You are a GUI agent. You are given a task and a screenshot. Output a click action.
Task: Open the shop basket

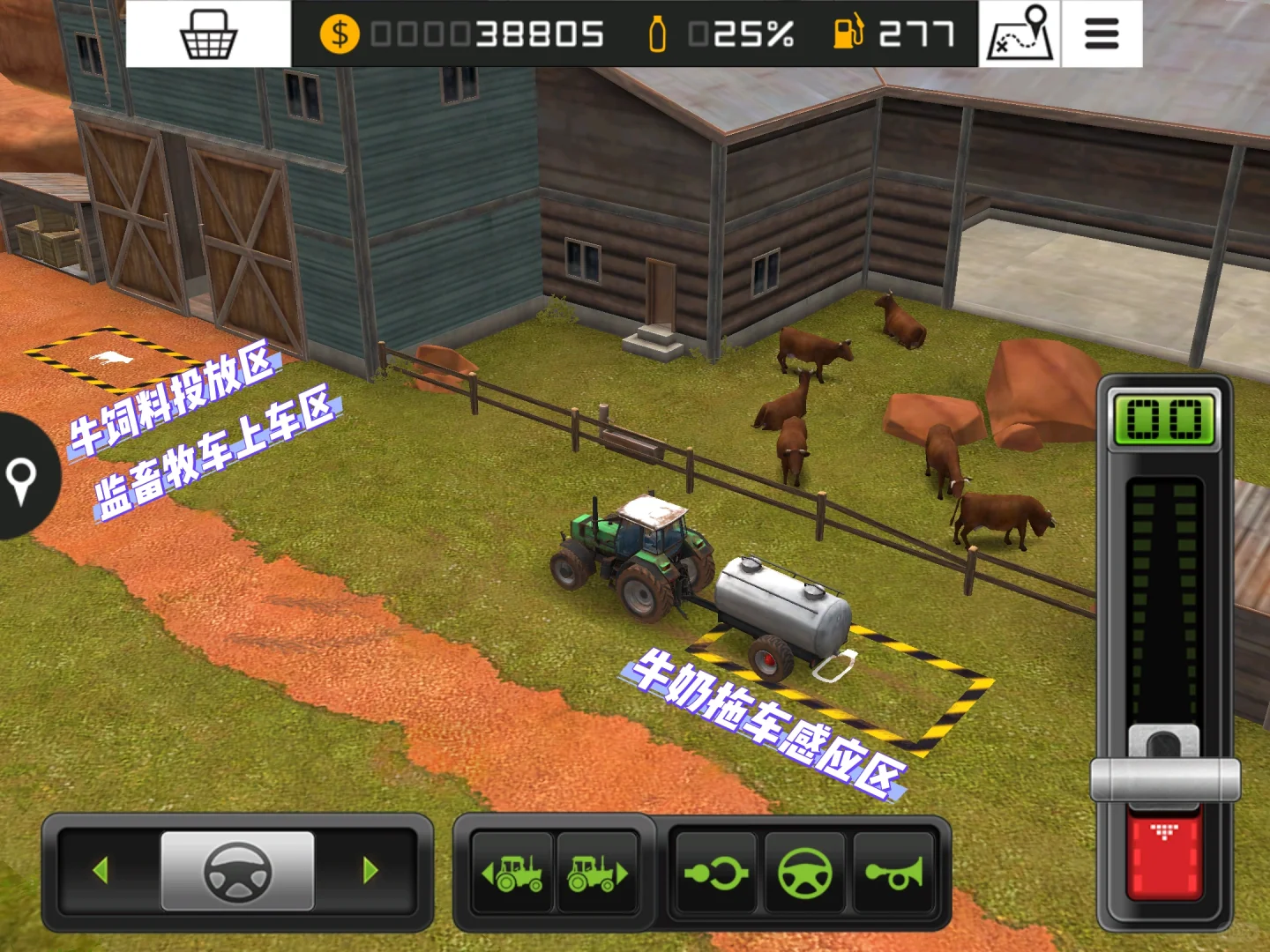click(x=208, y=34)
